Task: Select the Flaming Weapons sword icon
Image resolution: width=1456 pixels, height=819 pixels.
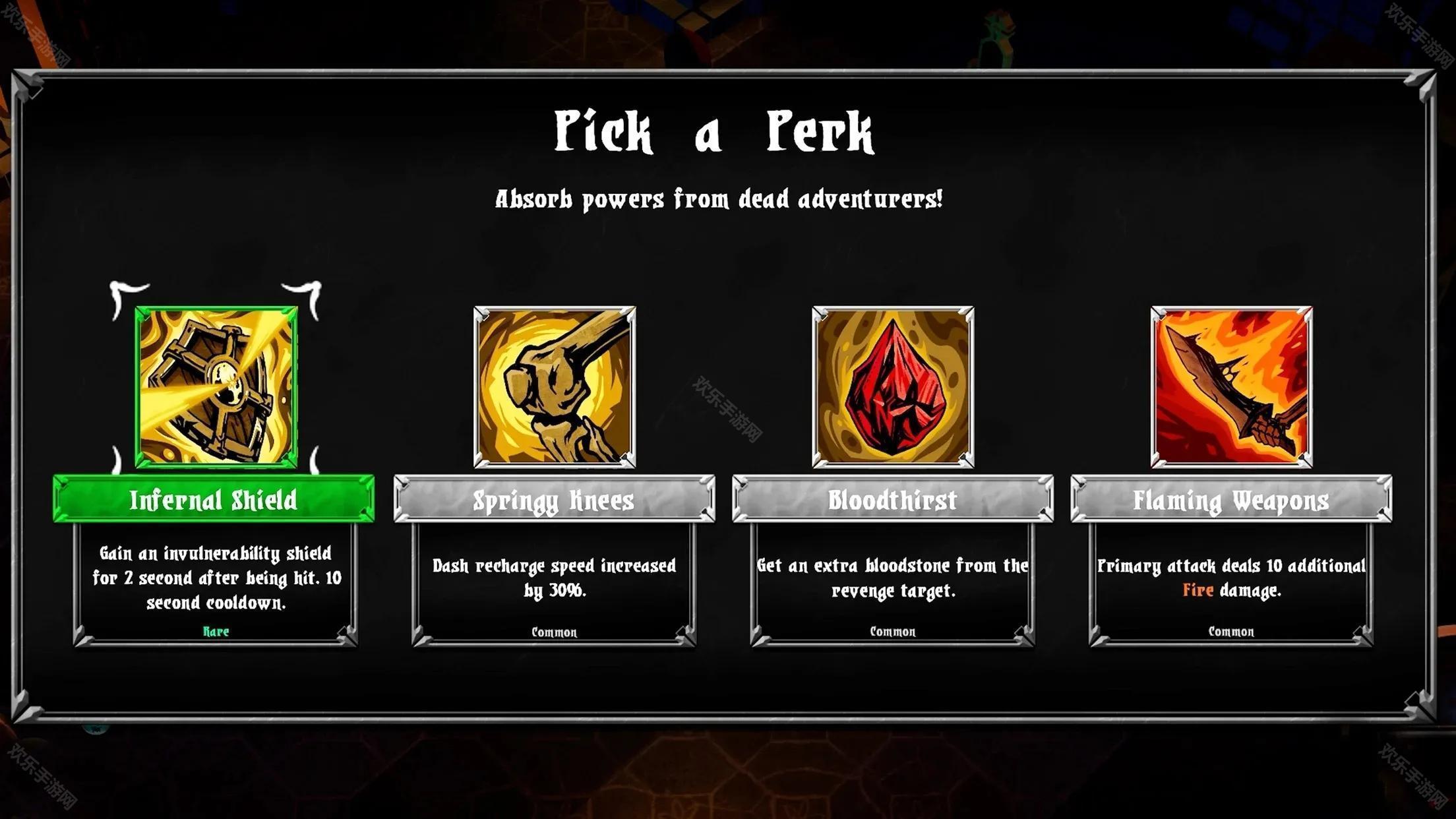Action: [1231, 387]
